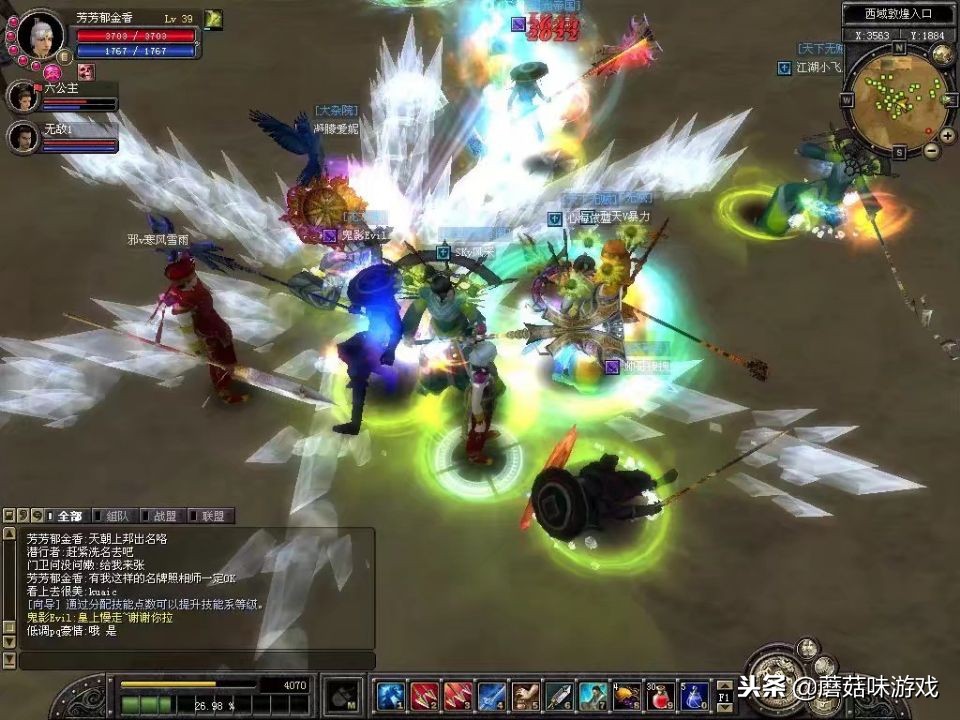Open the 战盟 chat tab

[x=163, y=516]
